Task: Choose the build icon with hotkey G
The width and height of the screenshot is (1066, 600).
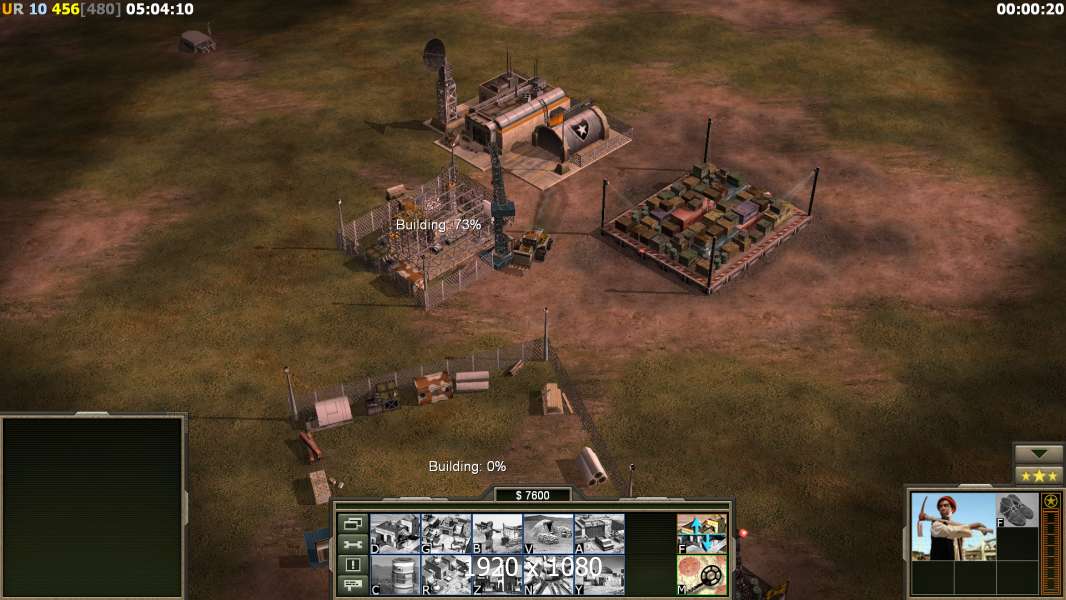Action: click(x=446, y=533)
